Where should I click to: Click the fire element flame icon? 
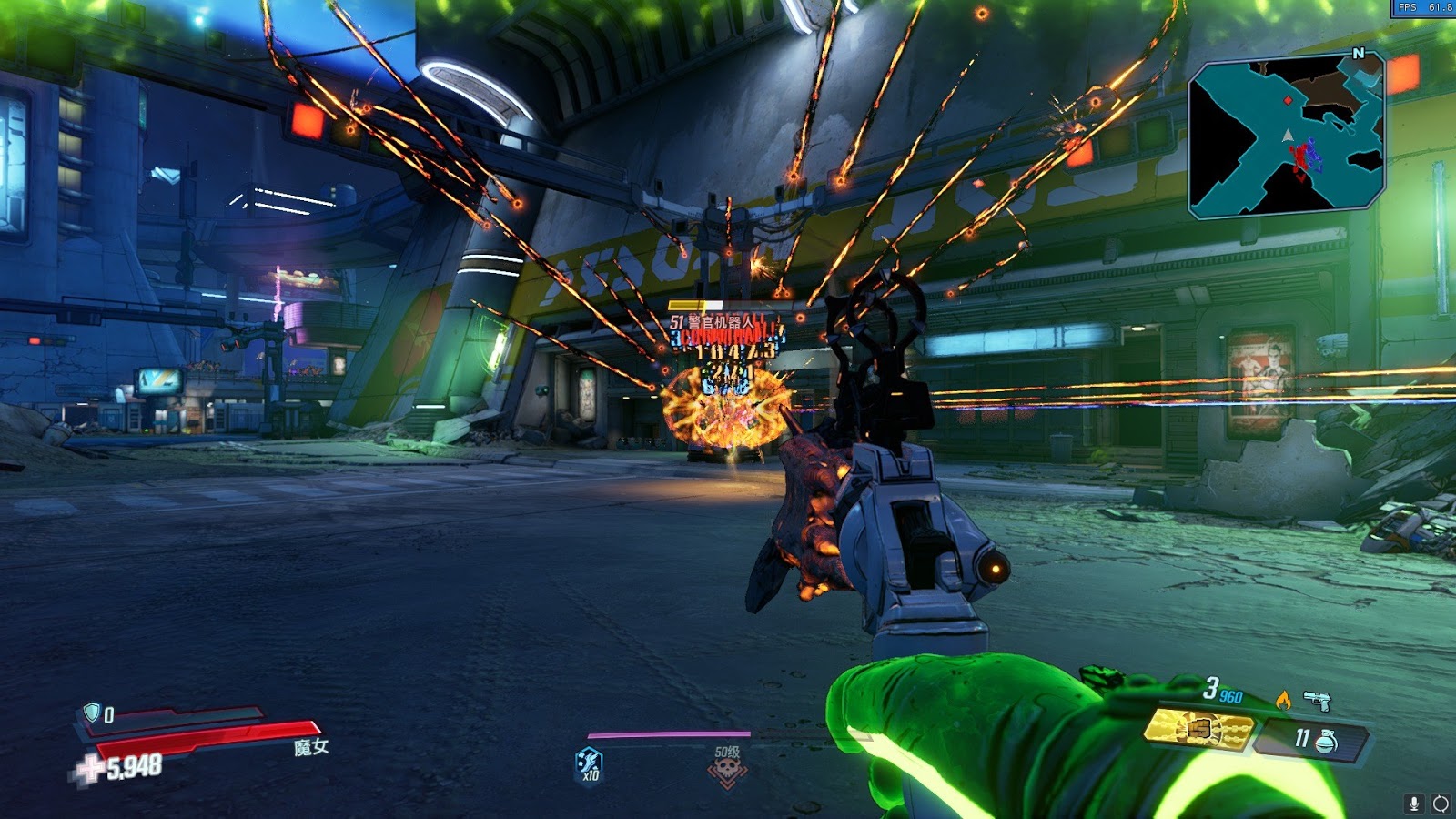click(1283, 699)
